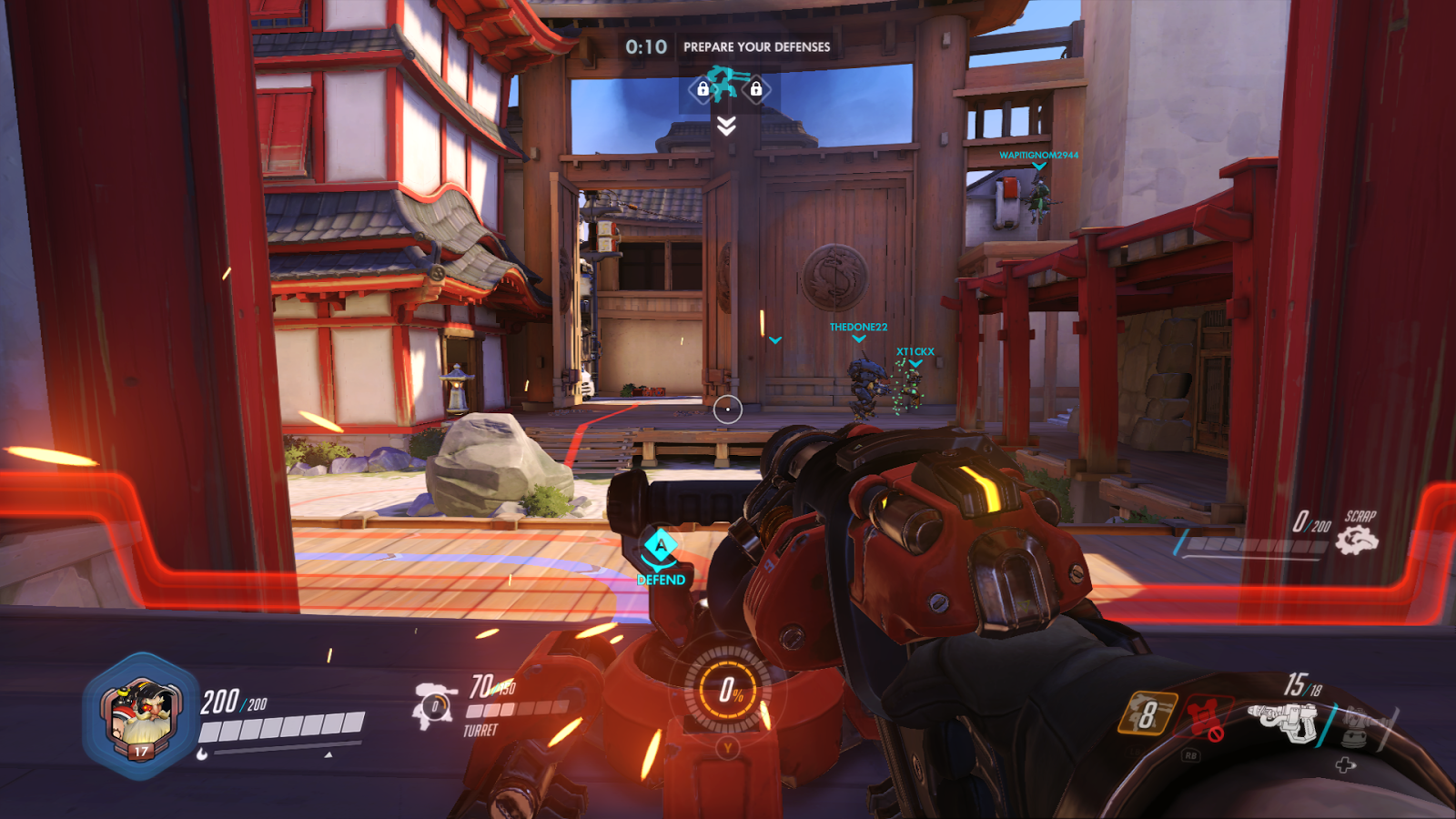
Task: Select the Defend objective A marker
Action: [x=661, y=548]
